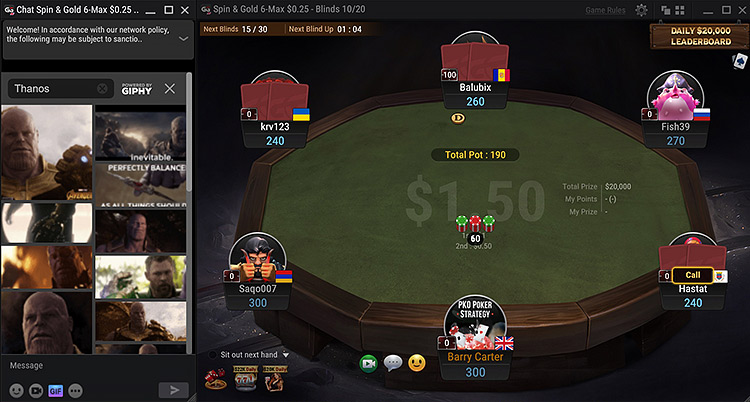
Task: Open table settings via the gear icon
Action: (641, 10)
